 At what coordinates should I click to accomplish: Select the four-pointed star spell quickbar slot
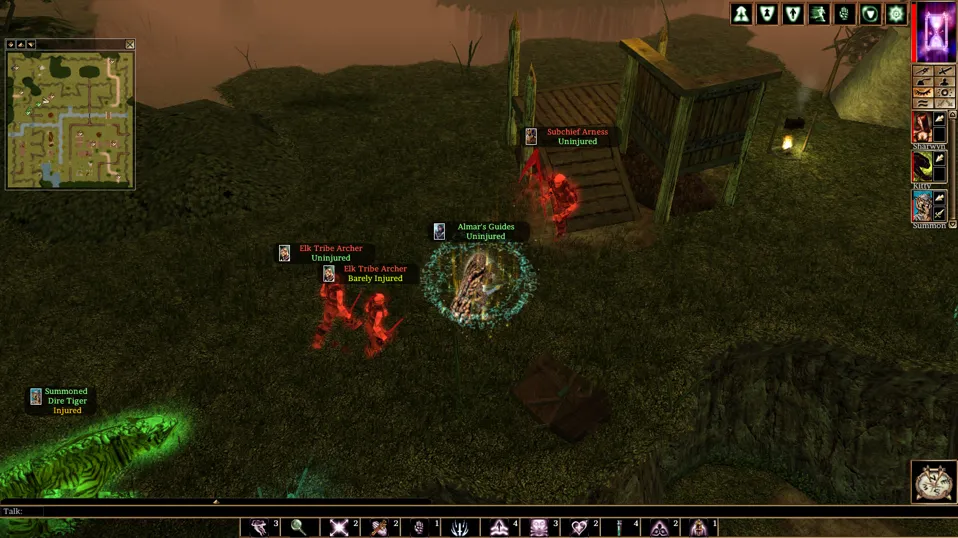pos(339,527)
